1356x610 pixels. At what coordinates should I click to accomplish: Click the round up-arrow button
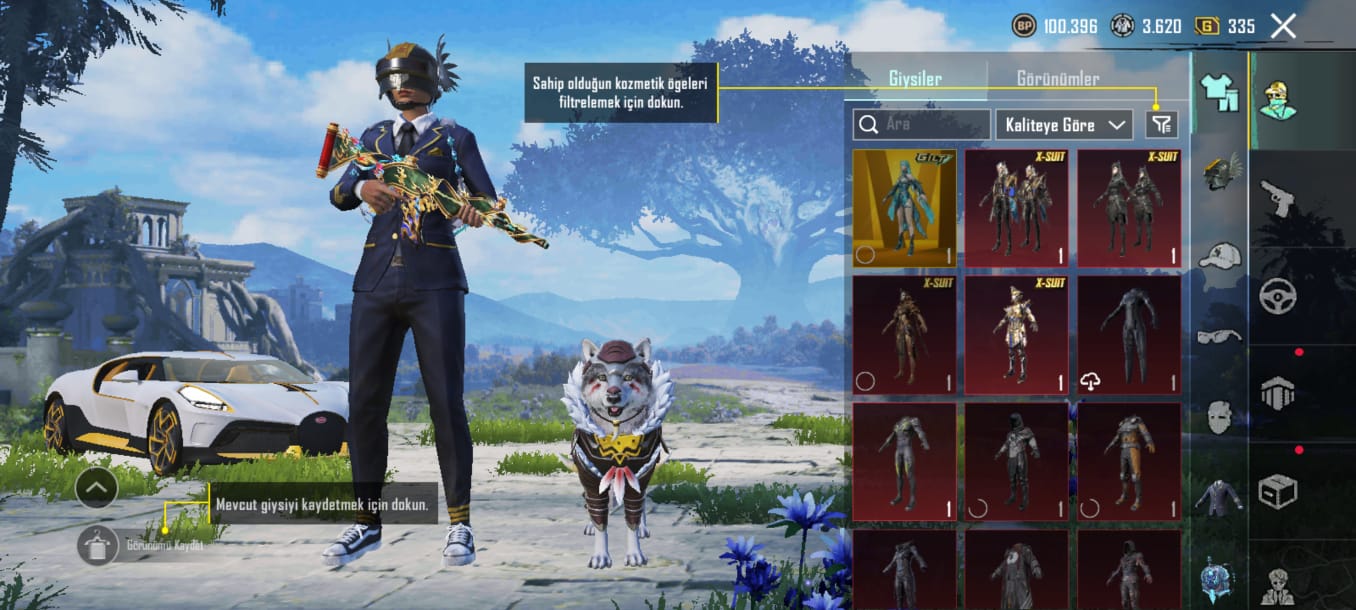(96, 487)
